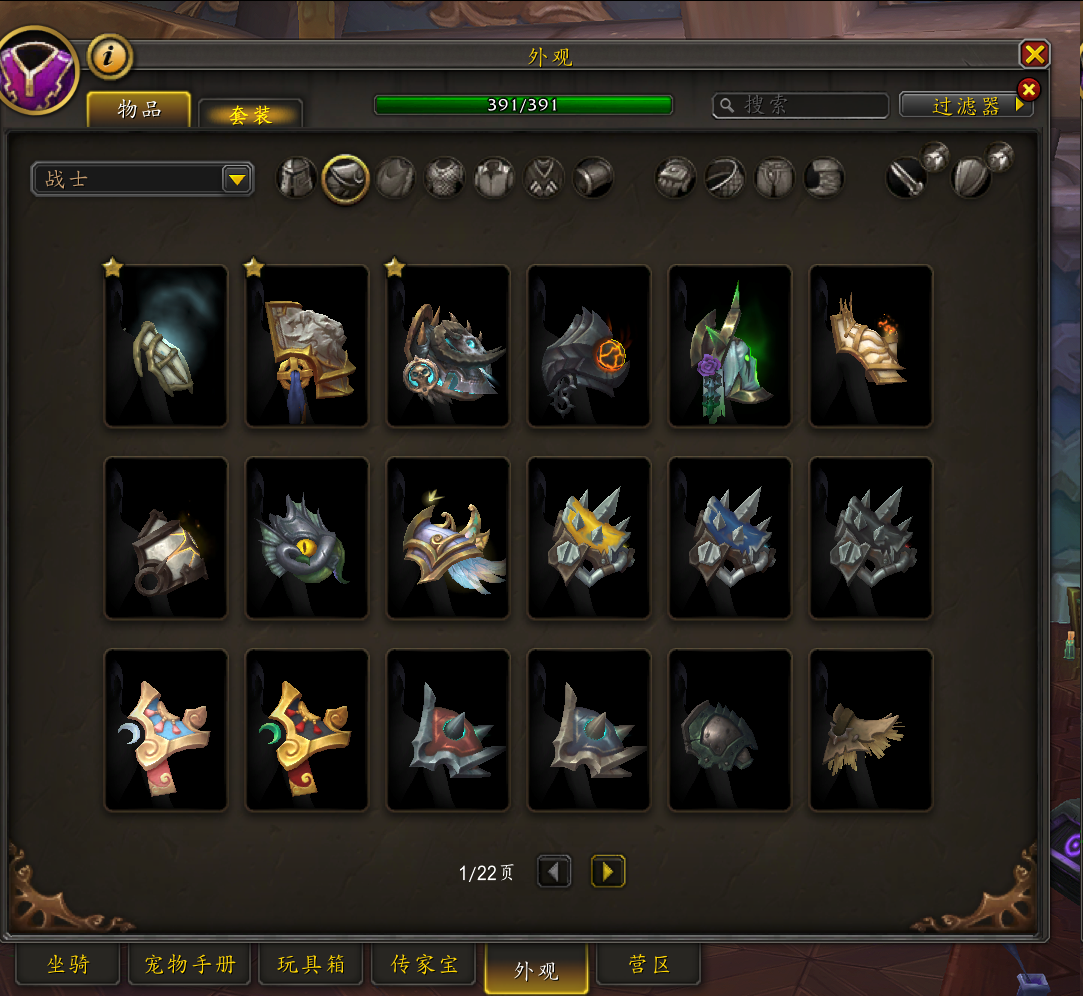Screen dimensions: 1083x996
Task: Switch to the 套装 tab
Action: 250,115
